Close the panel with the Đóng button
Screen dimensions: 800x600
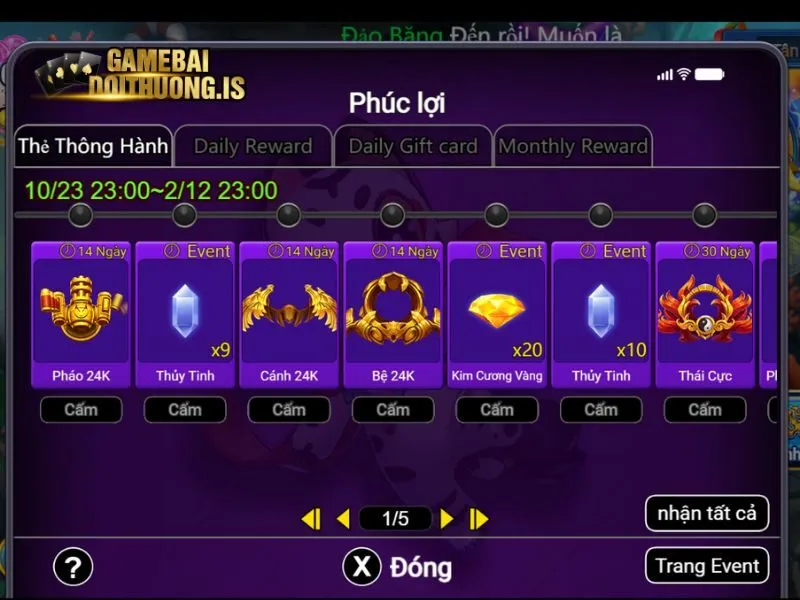[398, 567]
